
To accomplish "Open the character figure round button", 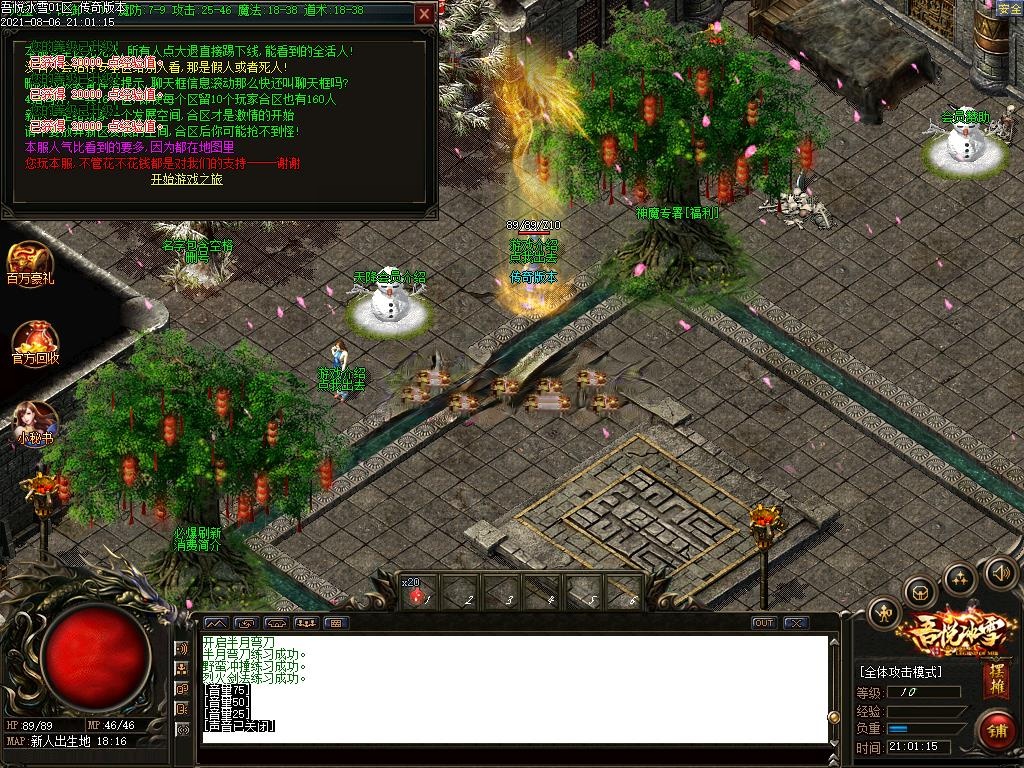I will click(x=884, y=612).
